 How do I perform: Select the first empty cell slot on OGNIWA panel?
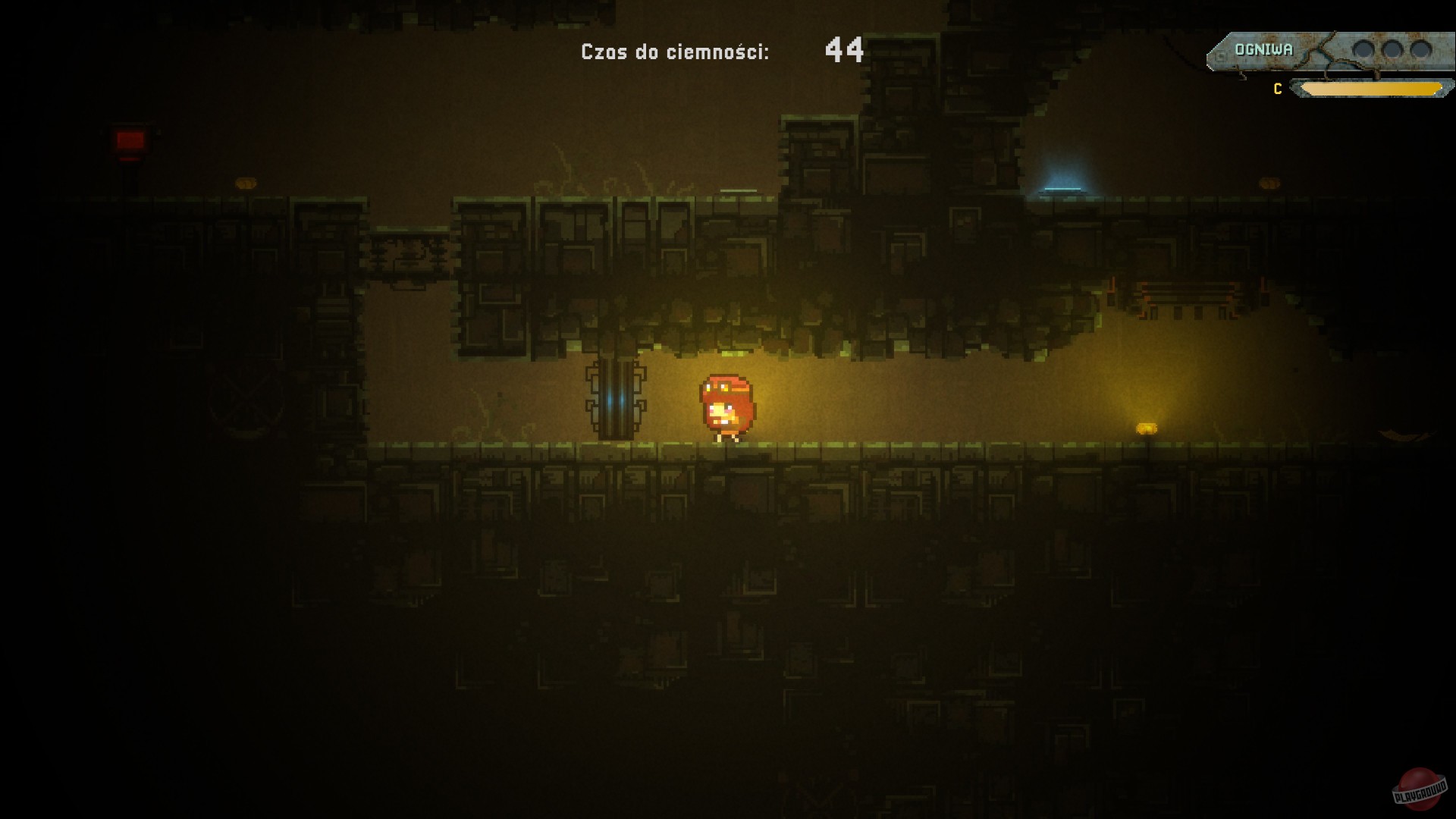tap(1363, 50)
